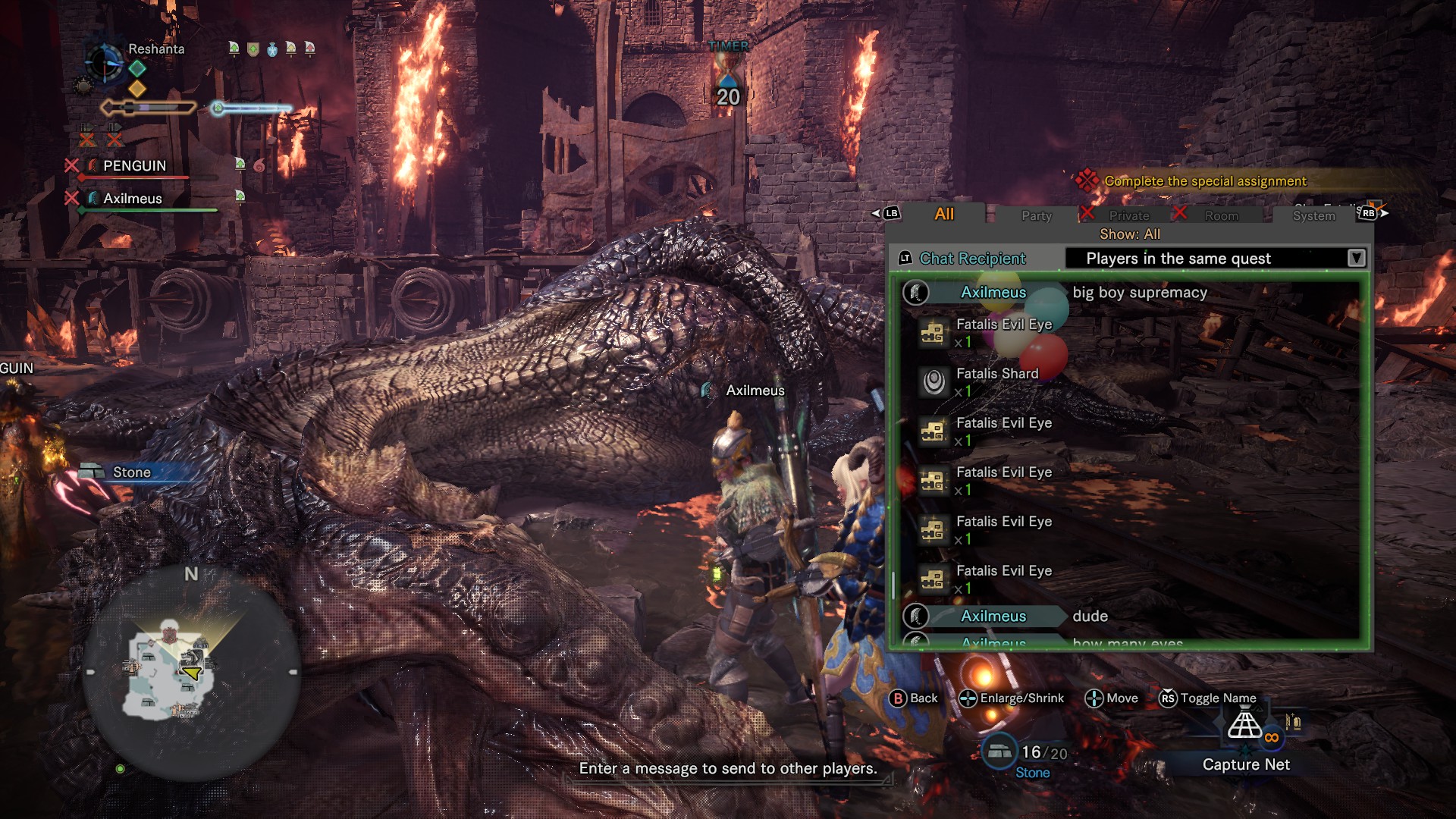Select the Capture Net item icon
The image size is (1456, 819).
pyautogui.click(x=1245, y=724)
